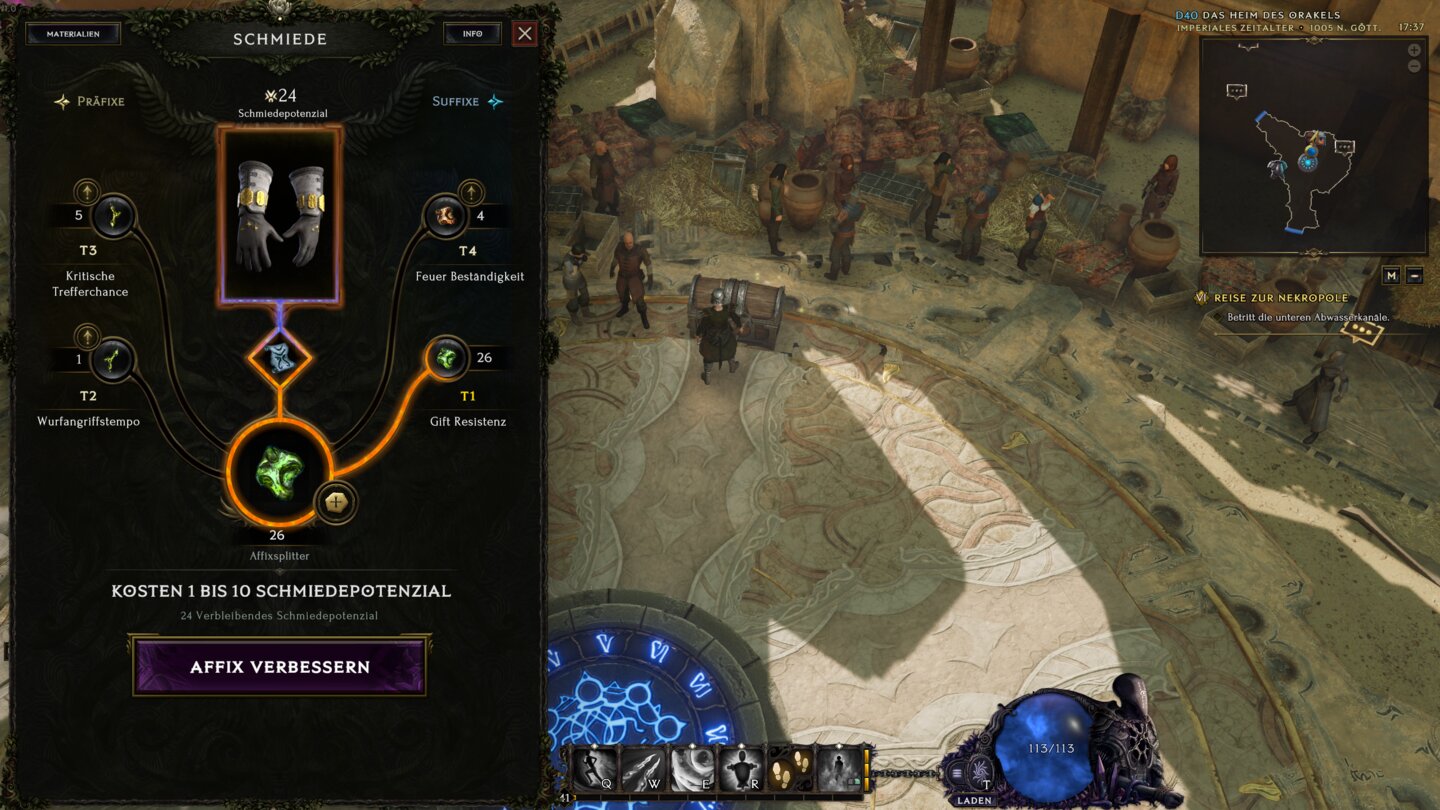Zoom in the minimap

[1414, 50]
